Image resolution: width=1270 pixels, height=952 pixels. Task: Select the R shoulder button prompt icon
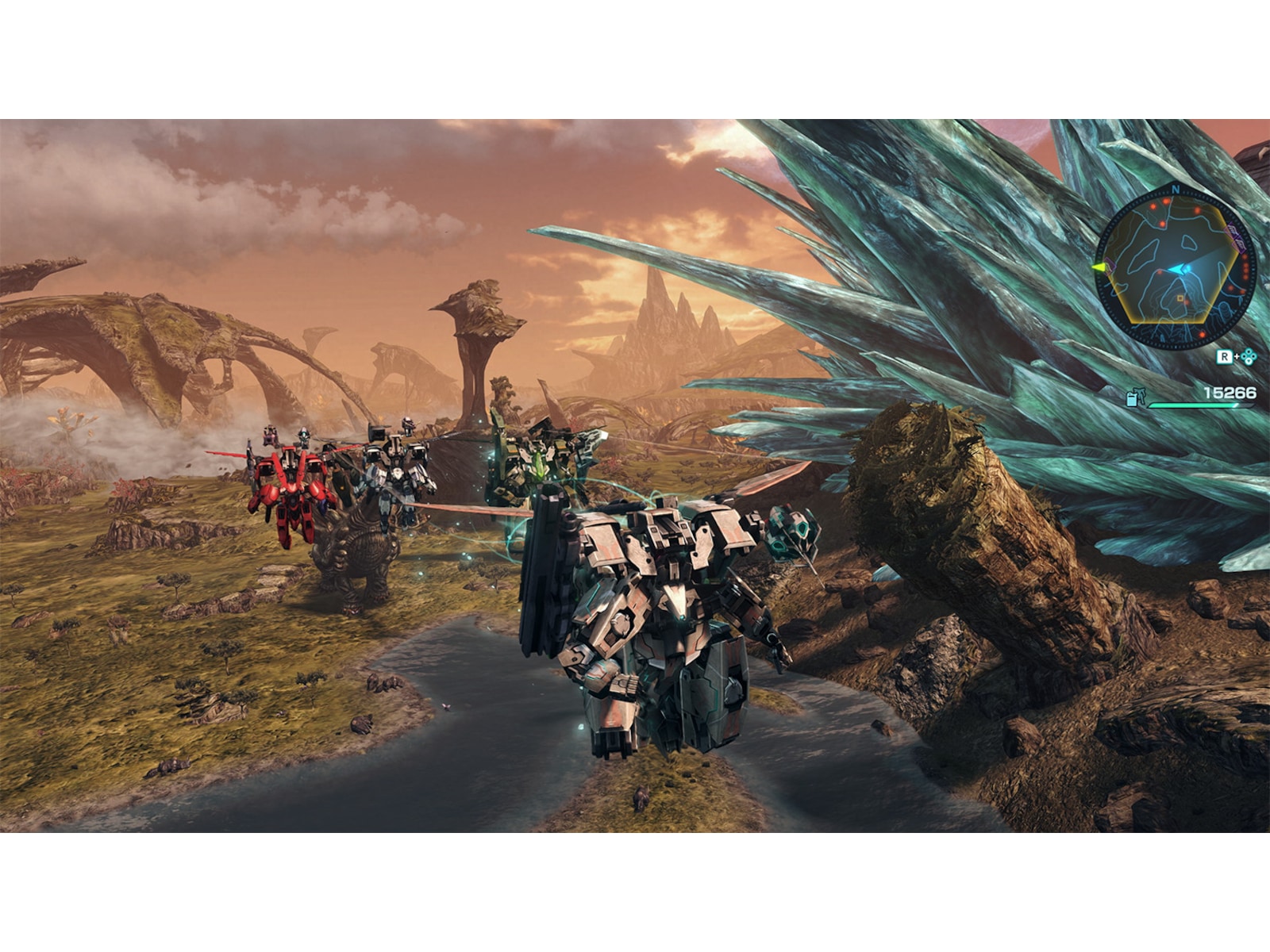pyautogui.click(x=1226, y=355)
